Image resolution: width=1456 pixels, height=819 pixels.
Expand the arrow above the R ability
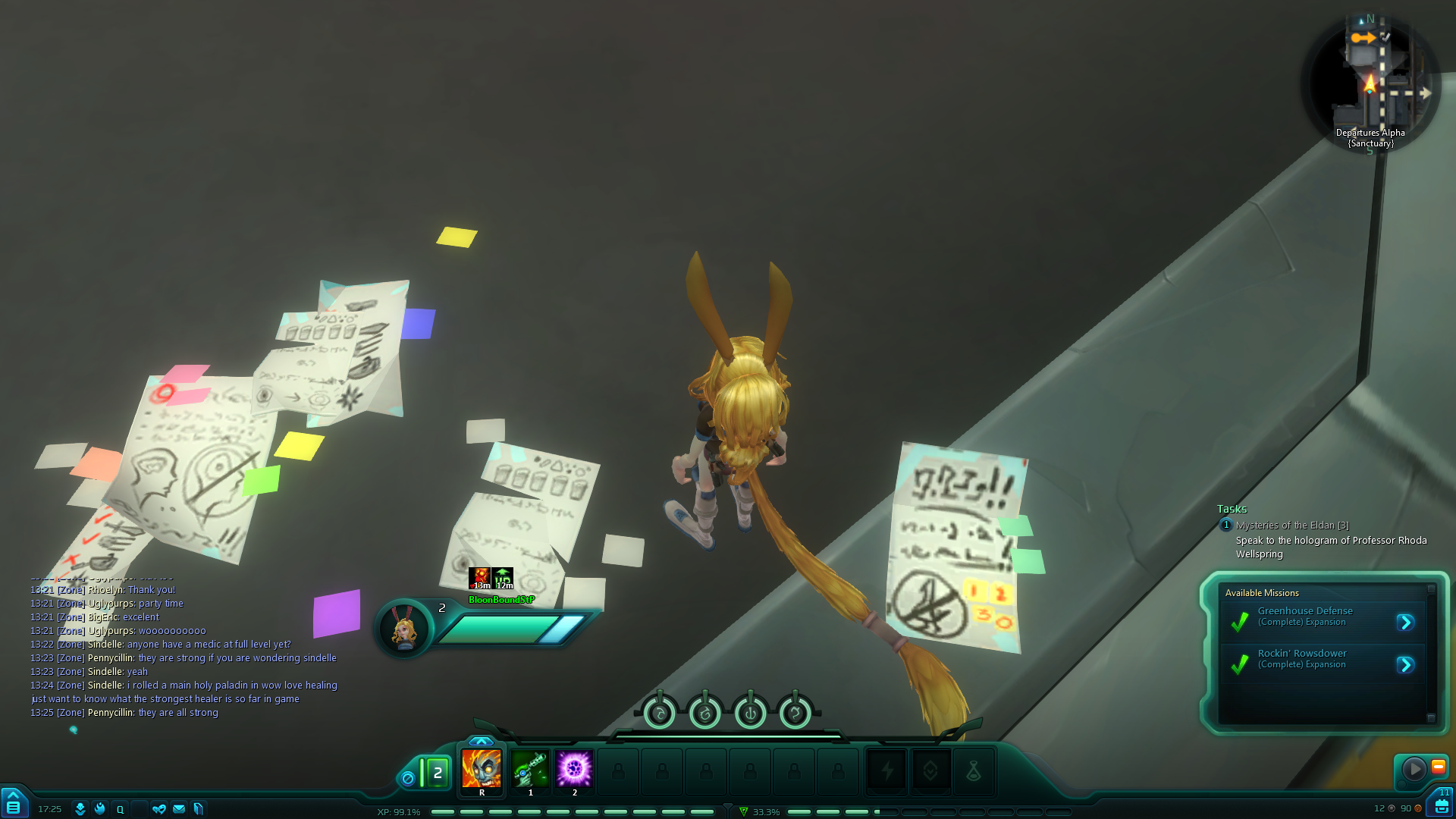(x=481, y=741)
